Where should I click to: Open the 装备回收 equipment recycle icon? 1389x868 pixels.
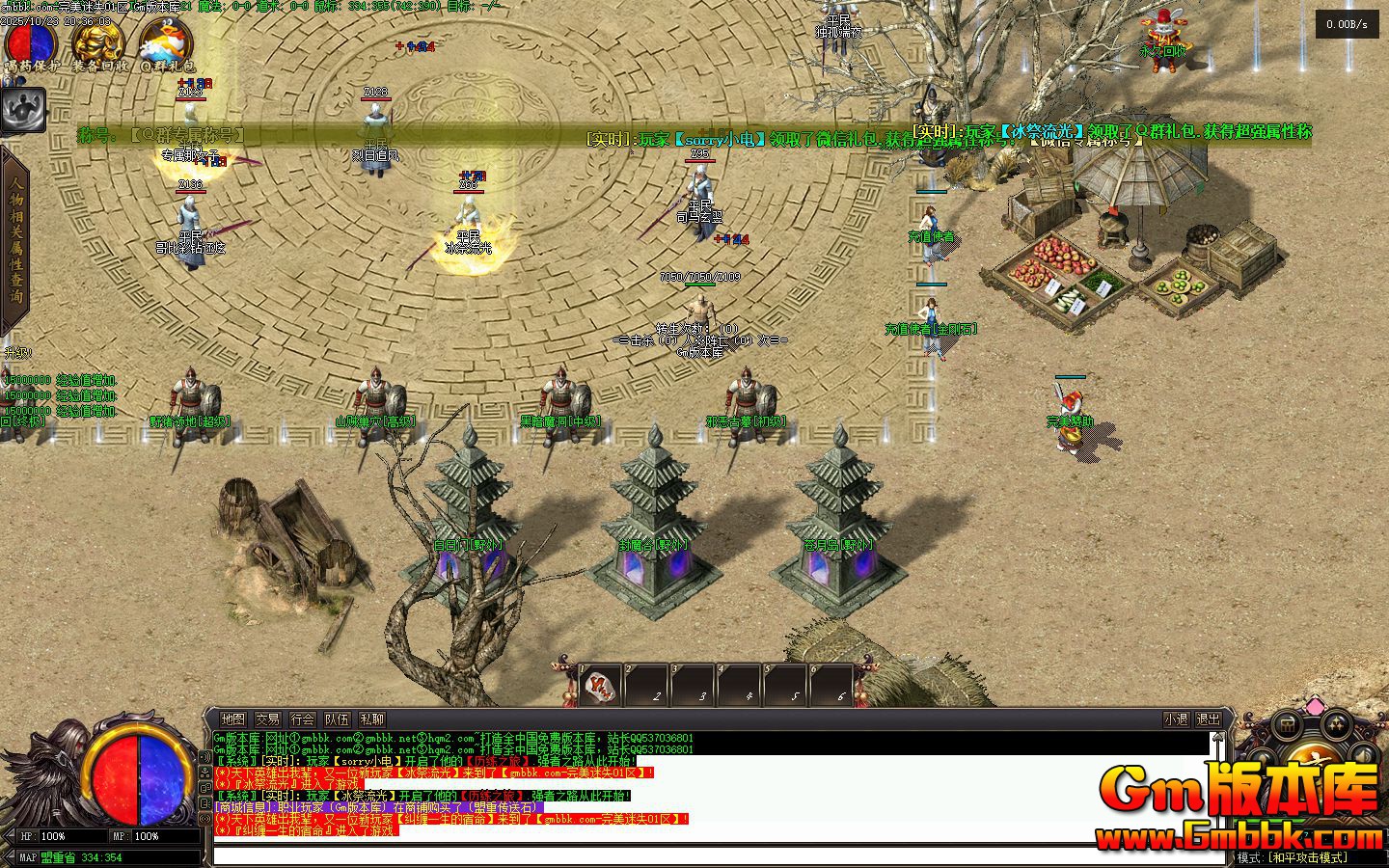click(x=99, y=43)
